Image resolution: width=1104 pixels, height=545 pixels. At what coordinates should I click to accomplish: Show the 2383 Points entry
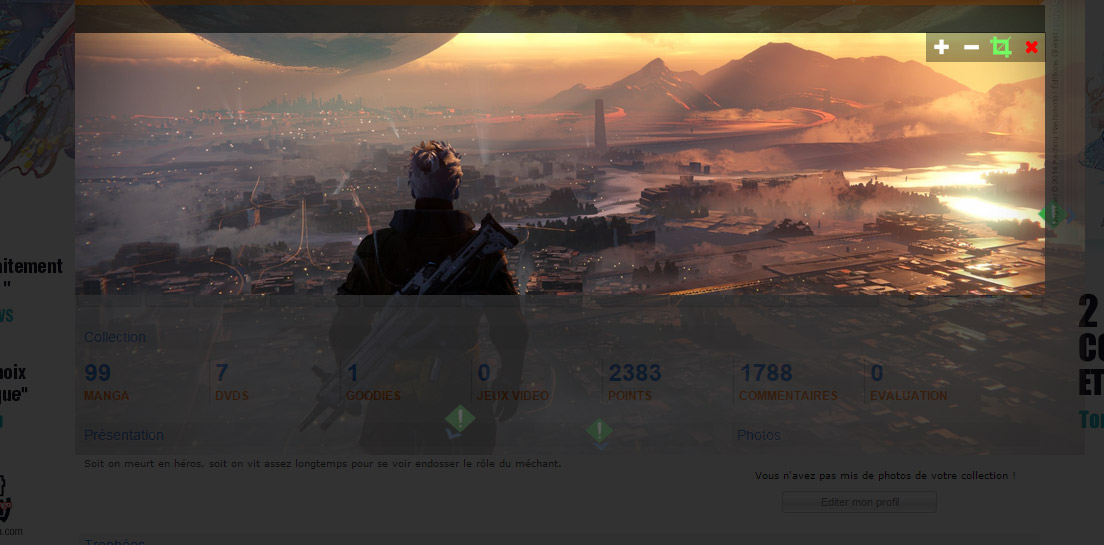tap(635, 374)
